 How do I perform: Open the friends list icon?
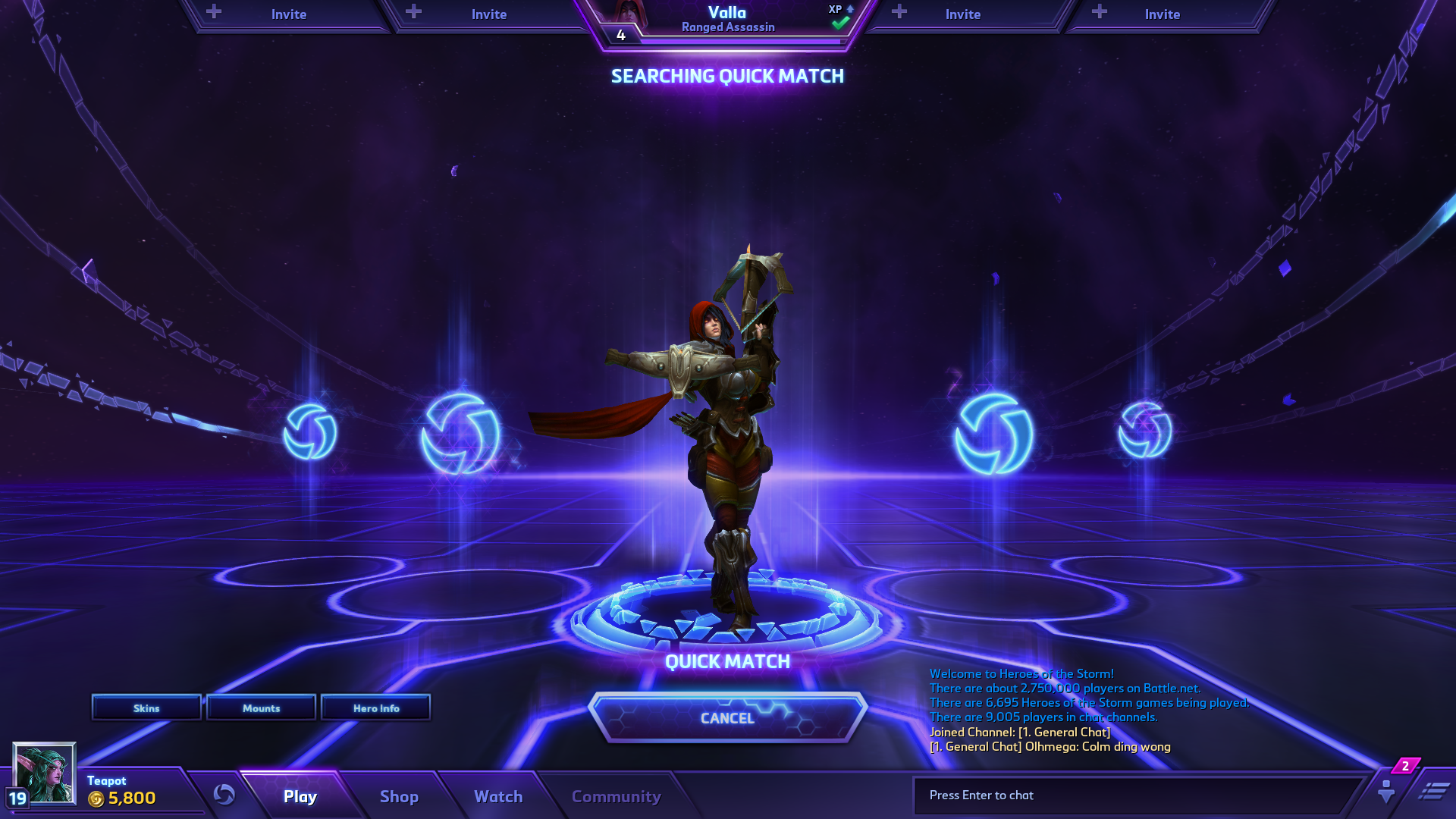[1386, 791]
